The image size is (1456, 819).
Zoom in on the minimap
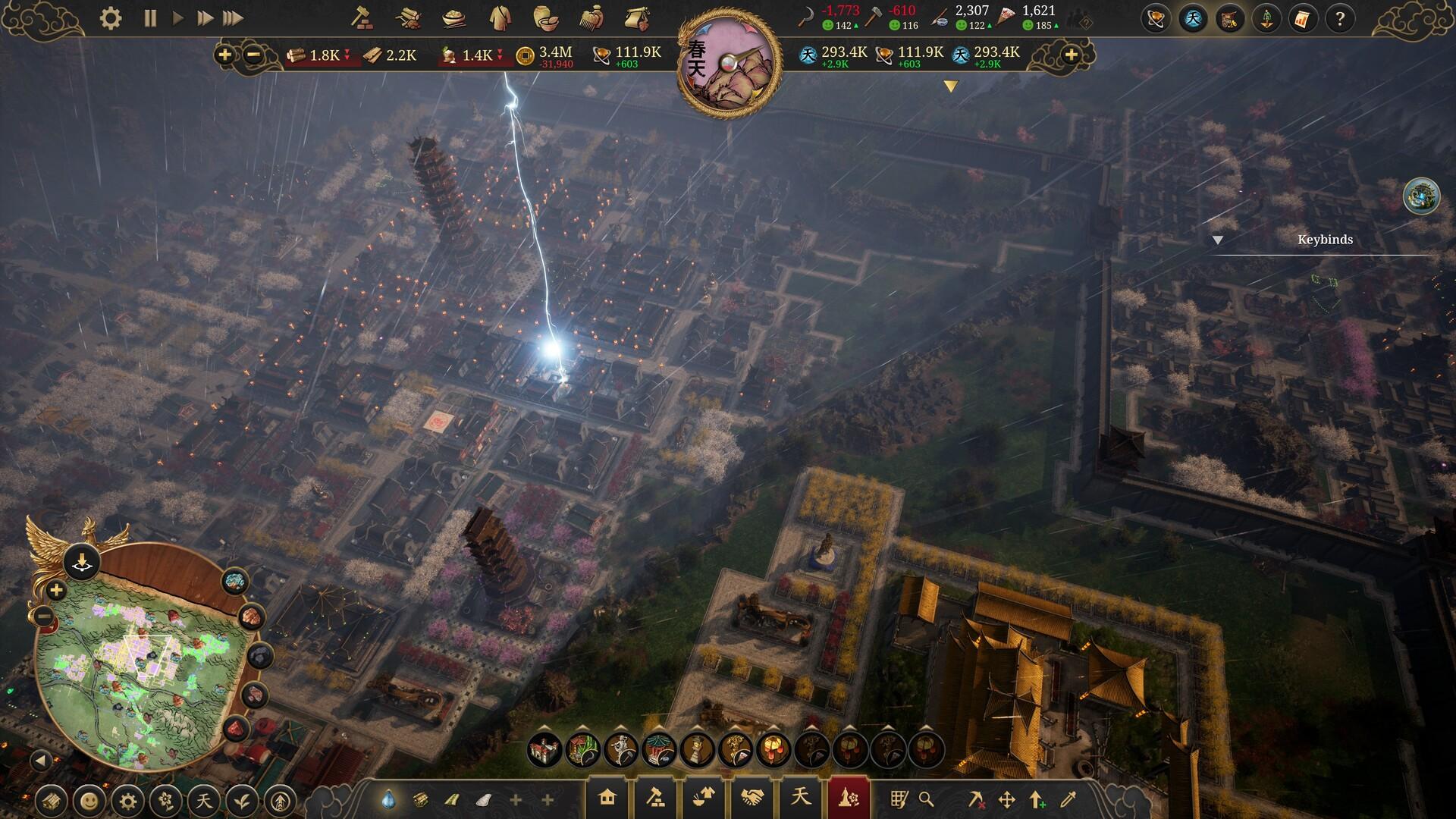(56, 590)
